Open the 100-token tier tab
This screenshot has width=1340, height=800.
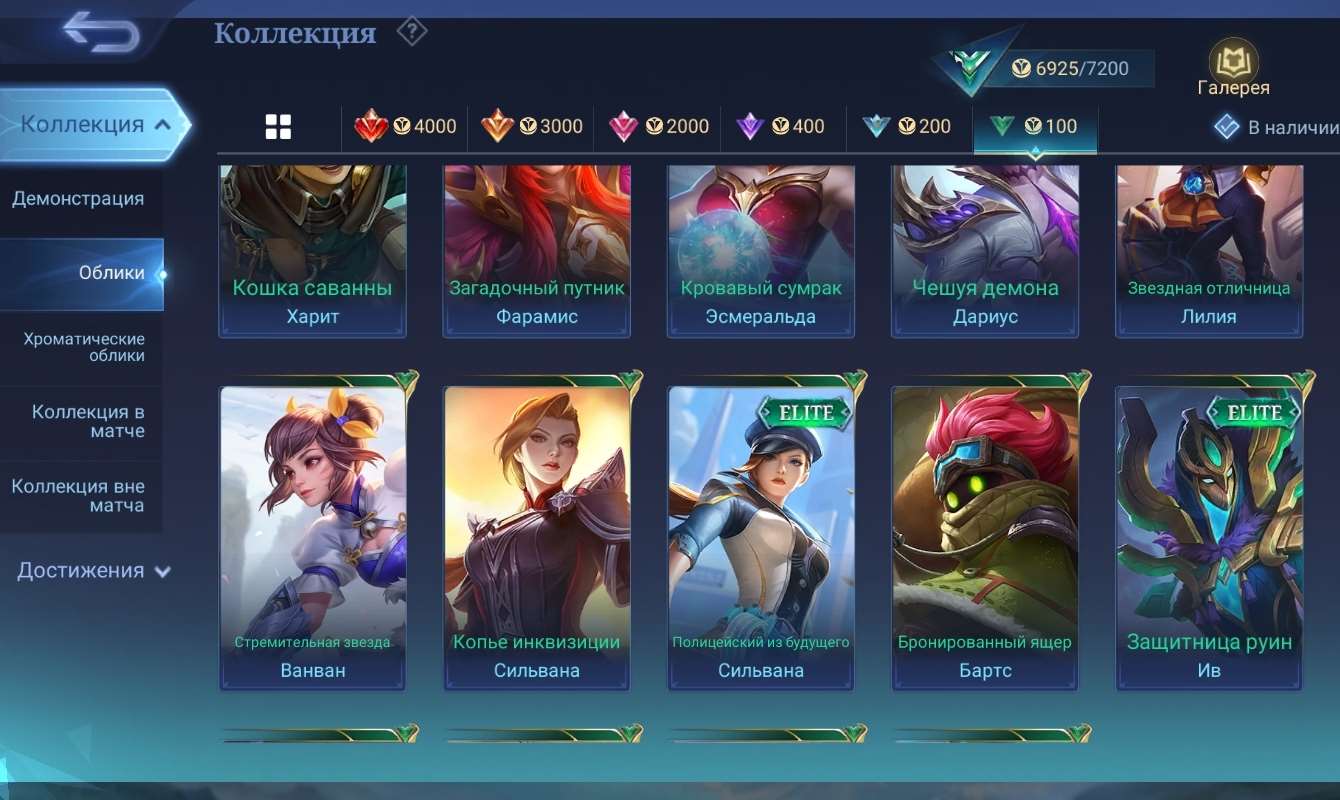(x=1035, y=126)
